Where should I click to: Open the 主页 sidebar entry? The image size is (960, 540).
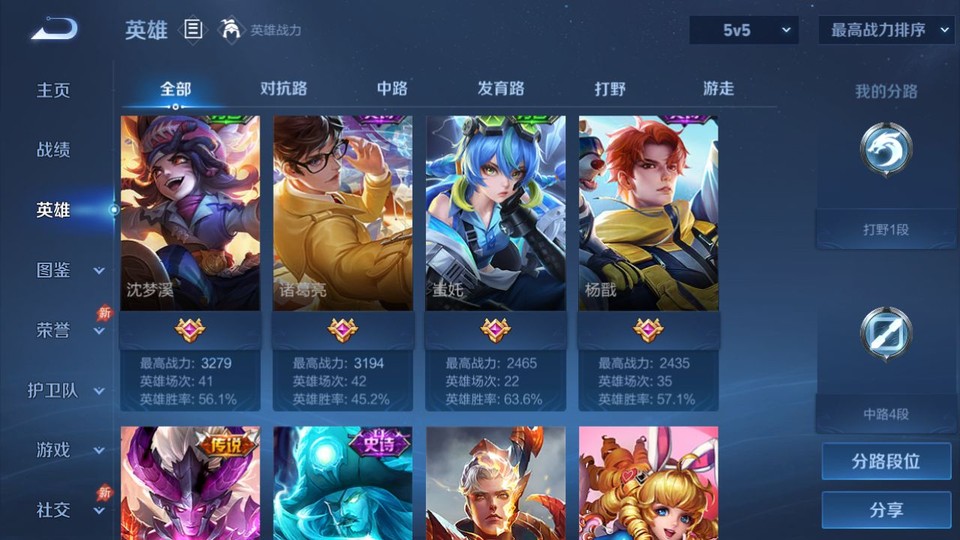pyautogui.click(x=54, y=90)
